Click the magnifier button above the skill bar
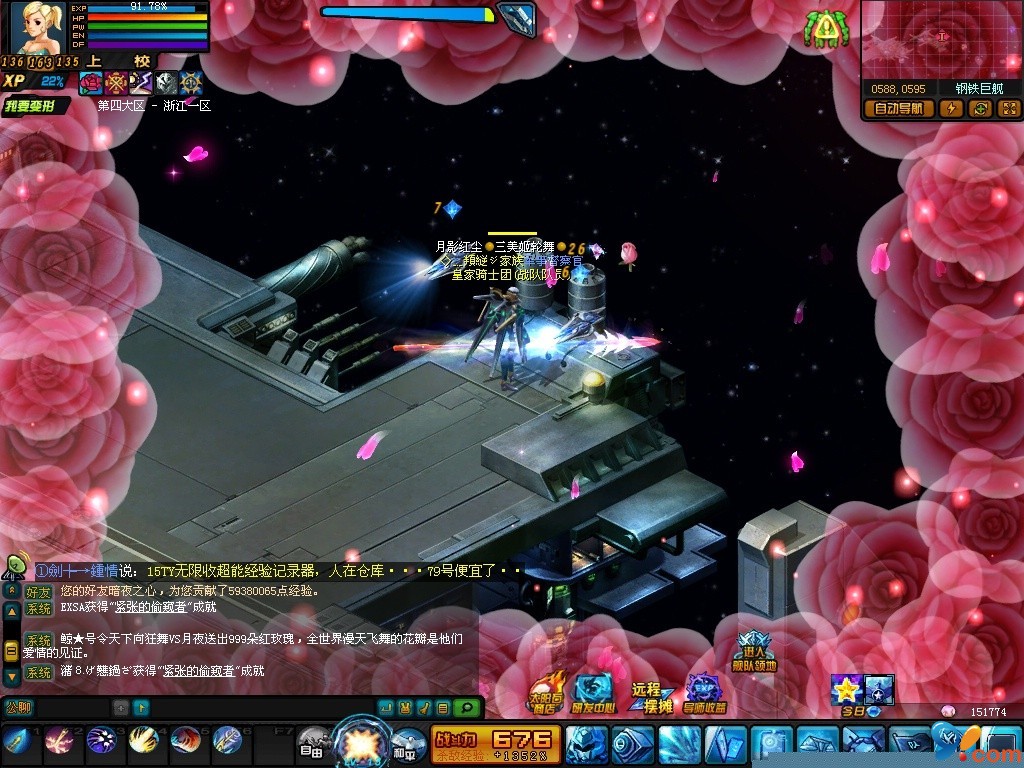 [467, 707]
